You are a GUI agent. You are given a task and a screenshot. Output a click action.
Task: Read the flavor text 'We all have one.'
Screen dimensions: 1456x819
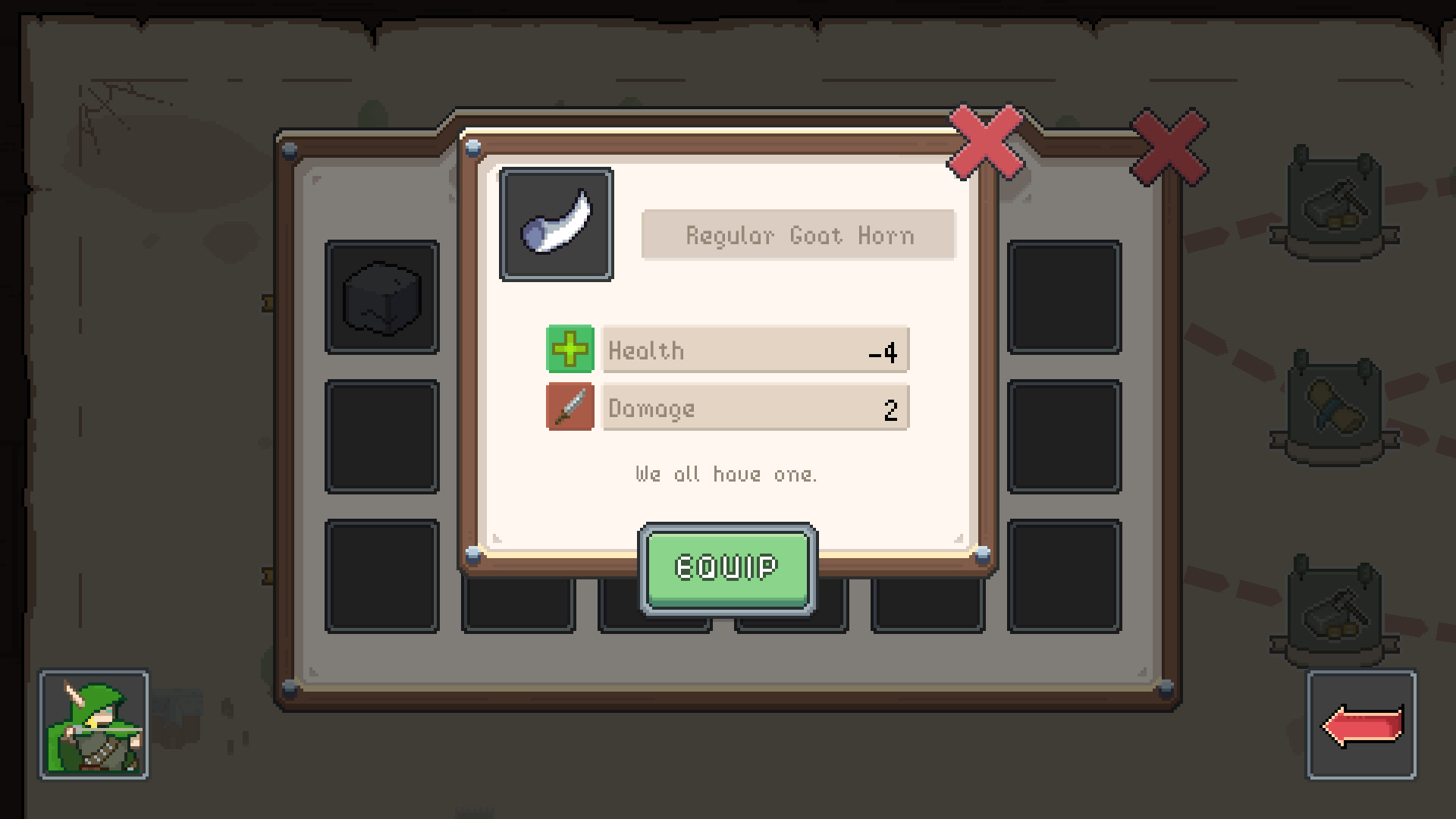pyautogui.click(x=726, y=474)
